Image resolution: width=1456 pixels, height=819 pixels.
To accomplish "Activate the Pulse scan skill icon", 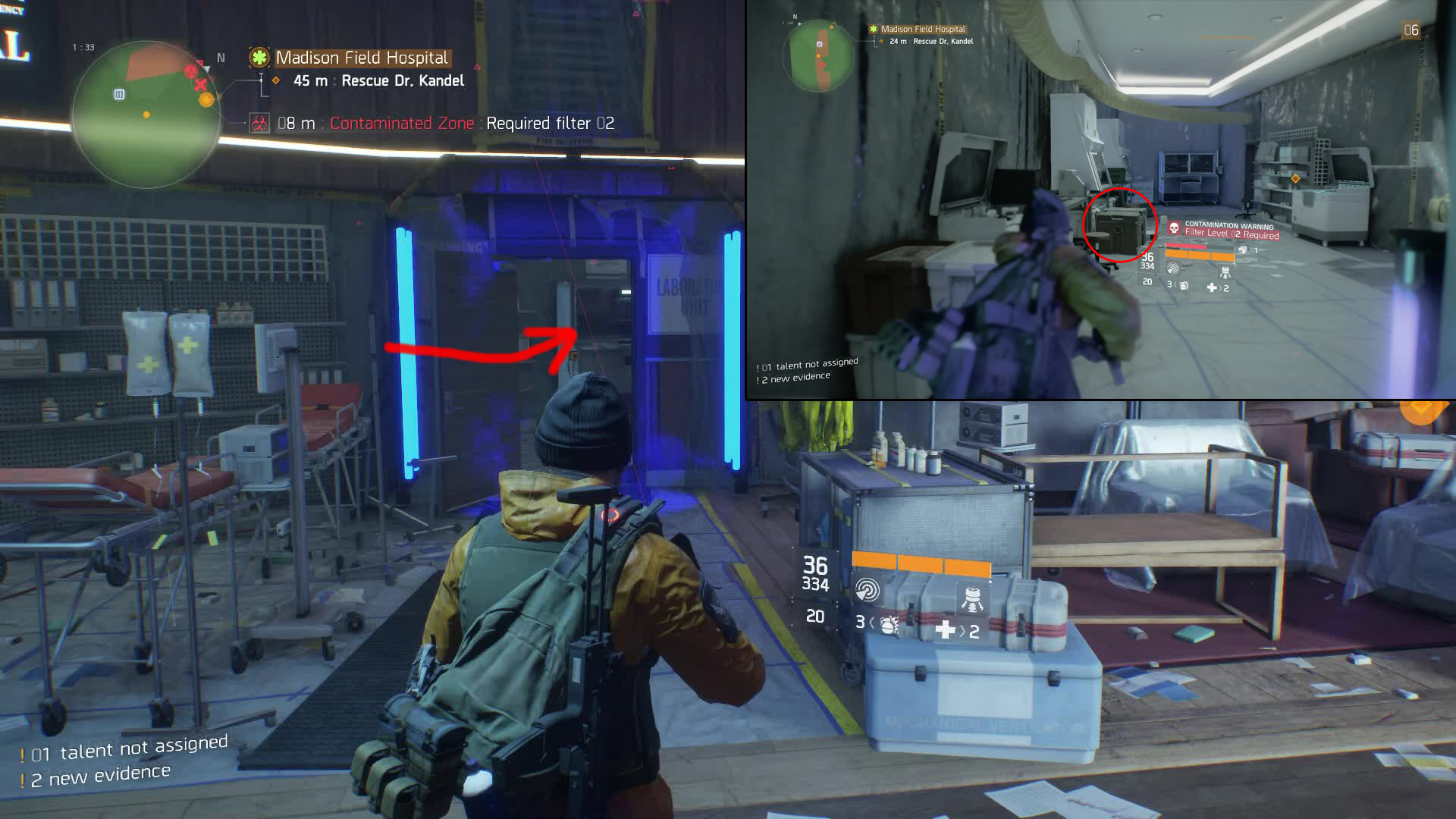I will tap(868, 590).
